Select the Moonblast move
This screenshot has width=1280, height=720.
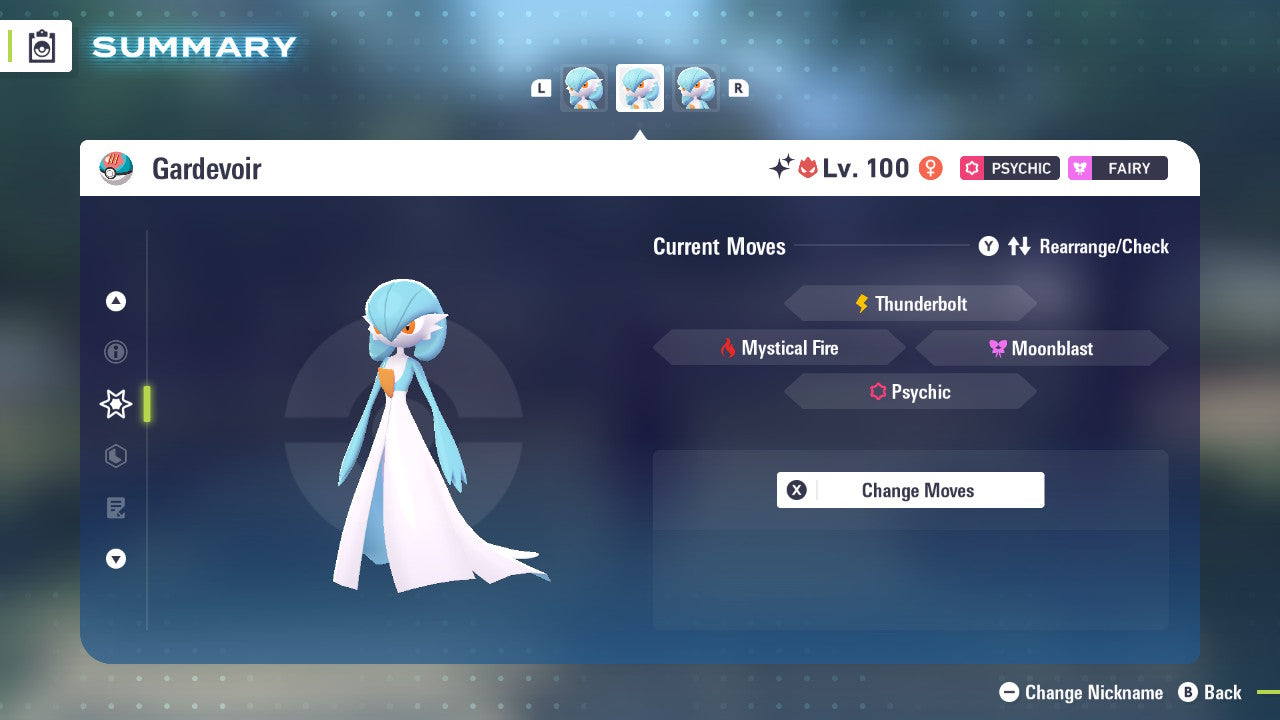click(x=1041, y=347)
